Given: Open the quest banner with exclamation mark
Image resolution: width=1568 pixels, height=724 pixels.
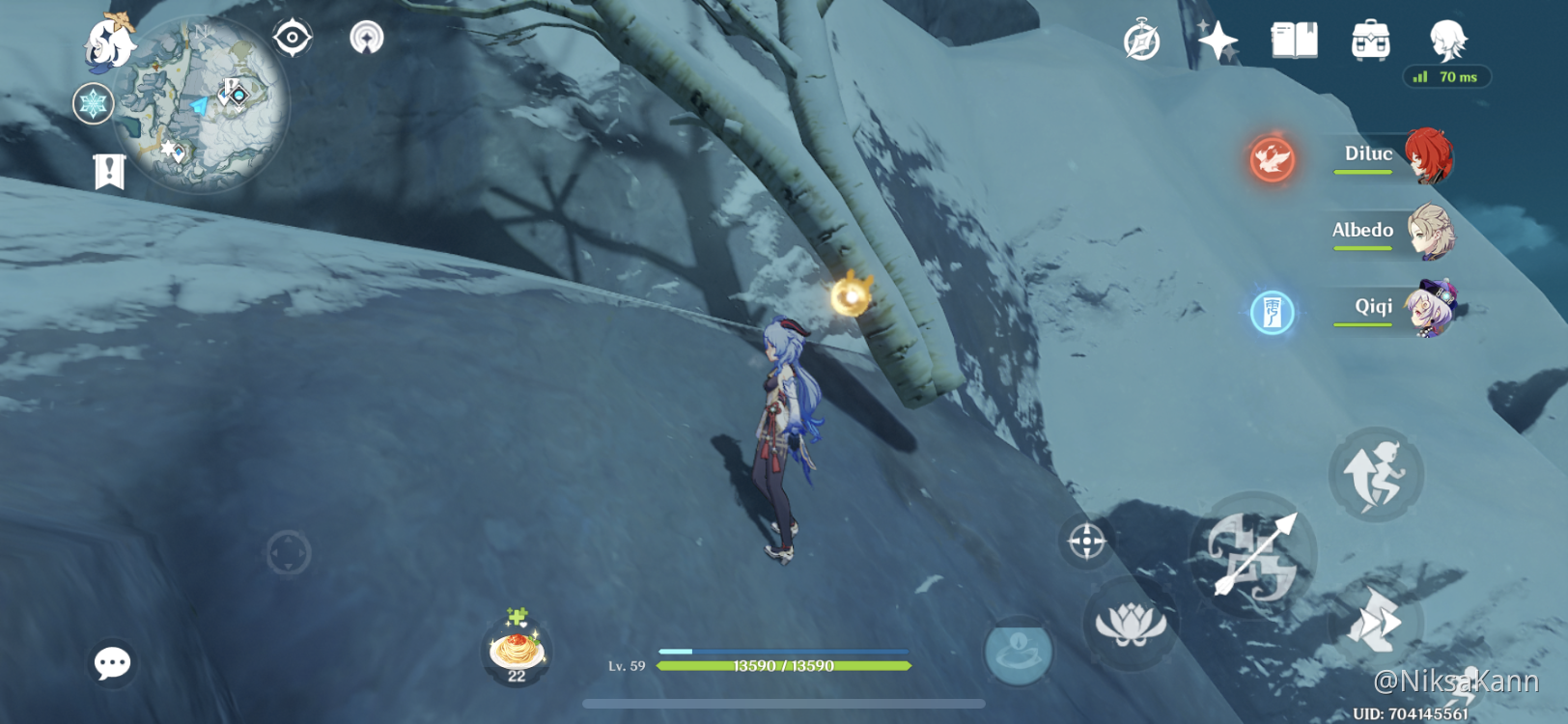Looking at the screenshot, I should tap(109, 171).
